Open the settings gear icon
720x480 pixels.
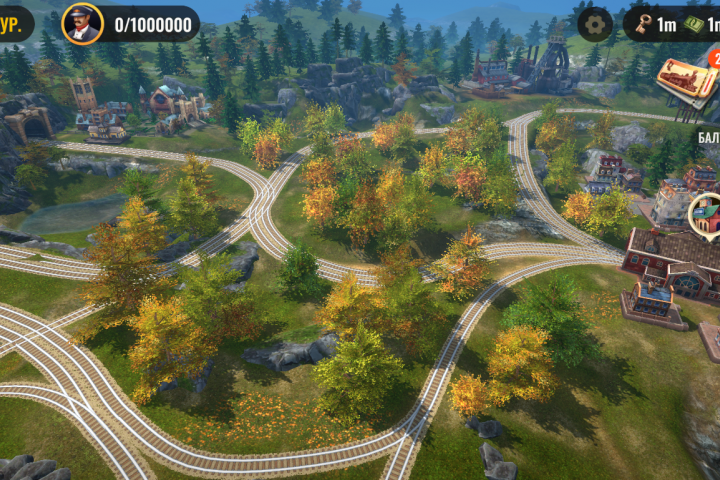click(596, 23)
